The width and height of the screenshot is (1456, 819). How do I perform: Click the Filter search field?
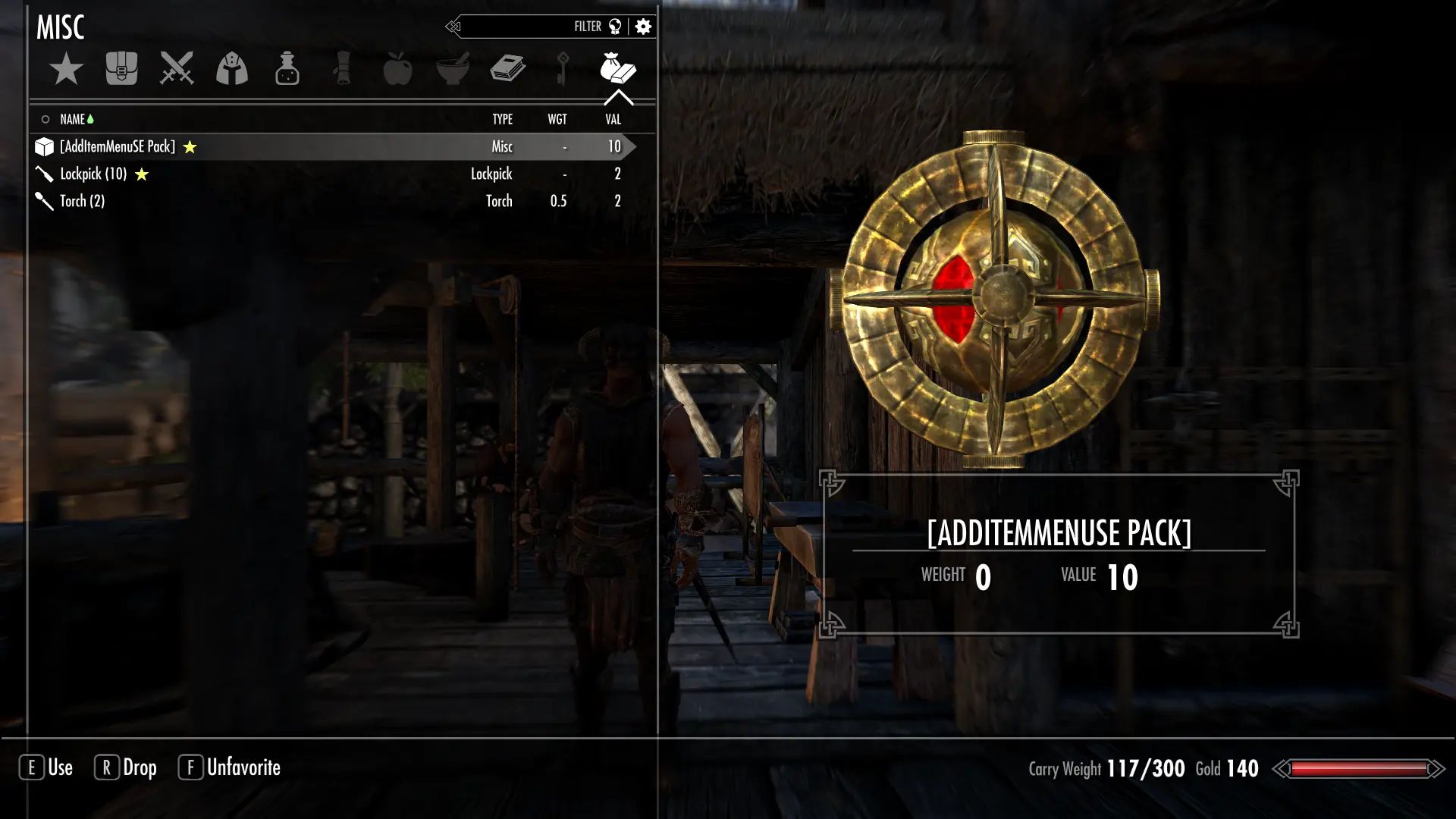[523, 27]
